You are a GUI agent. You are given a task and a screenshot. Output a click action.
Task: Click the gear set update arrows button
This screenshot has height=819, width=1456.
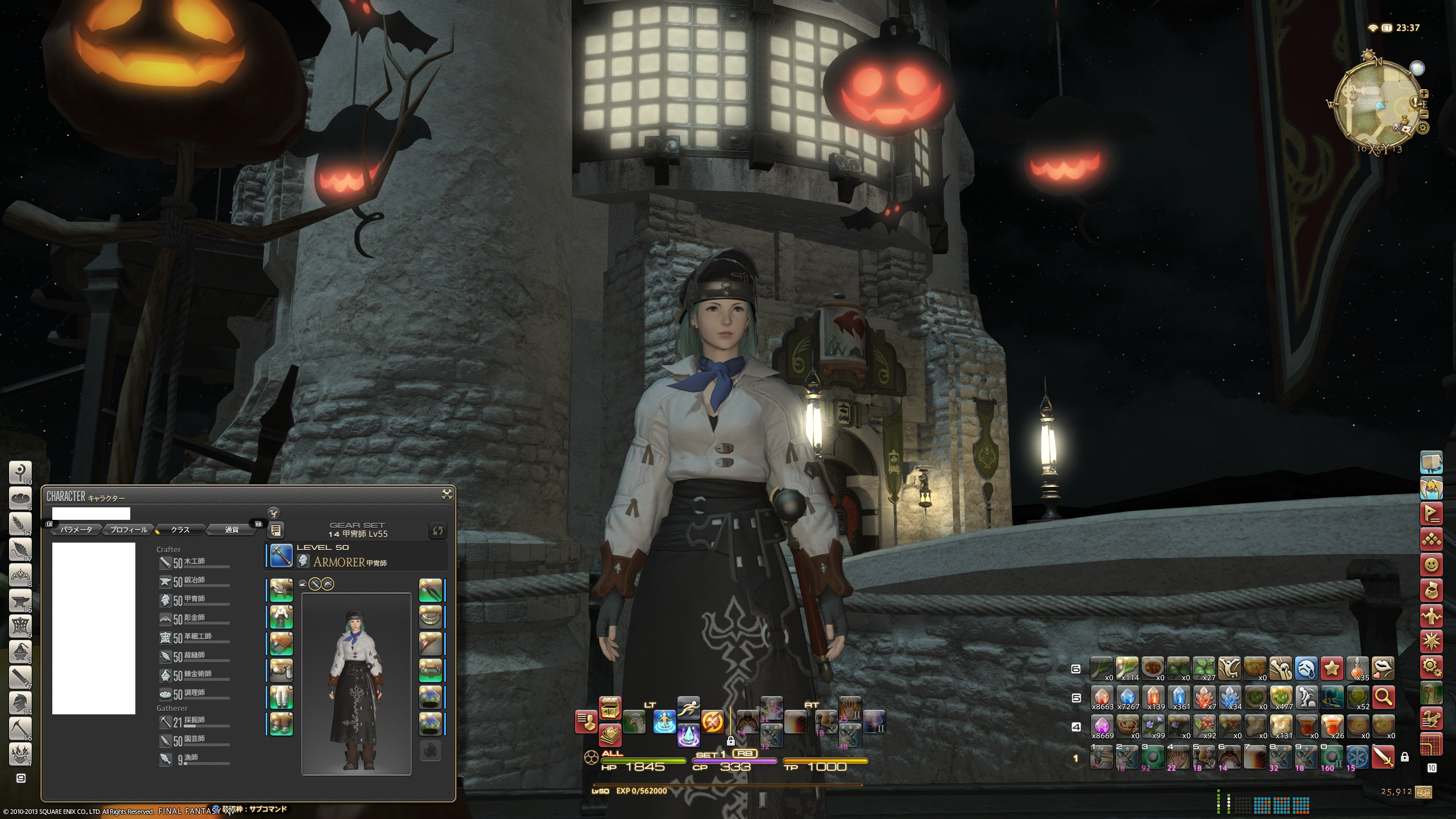(x=437, y=530)
